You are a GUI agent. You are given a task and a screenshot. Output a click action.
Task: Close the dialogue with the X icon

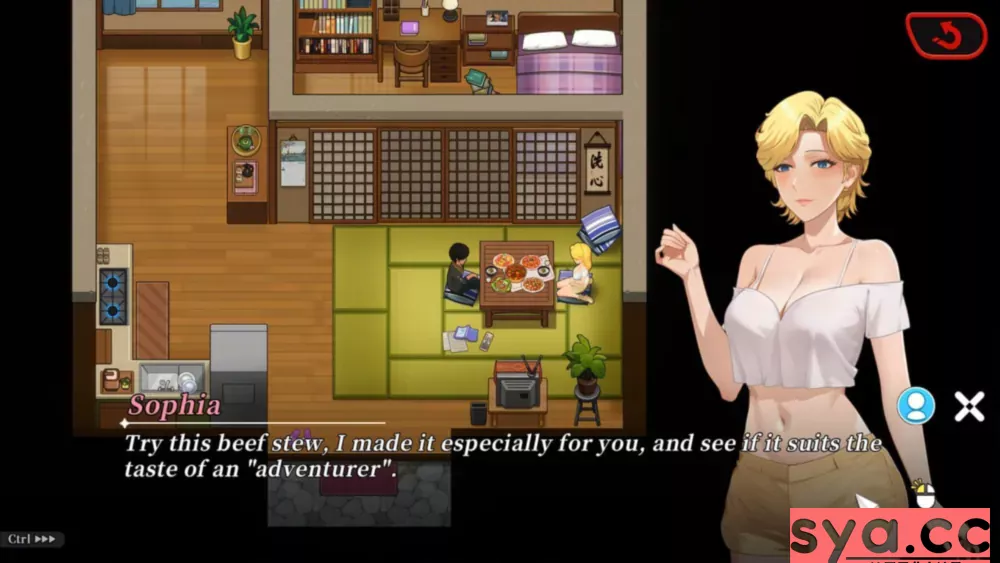point(969,405)
